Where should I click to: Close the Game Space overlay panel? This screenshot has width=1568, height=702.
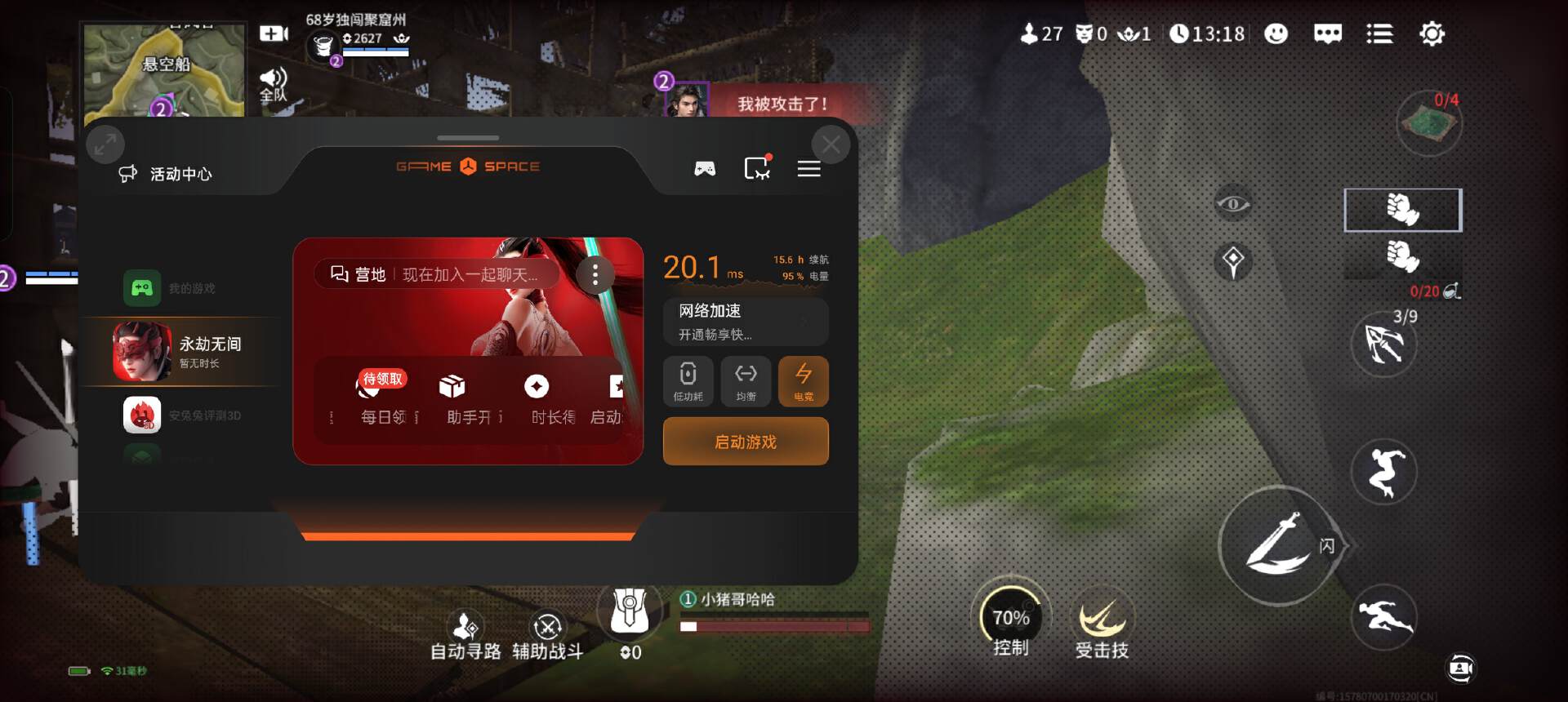click(x=831, y=145)
